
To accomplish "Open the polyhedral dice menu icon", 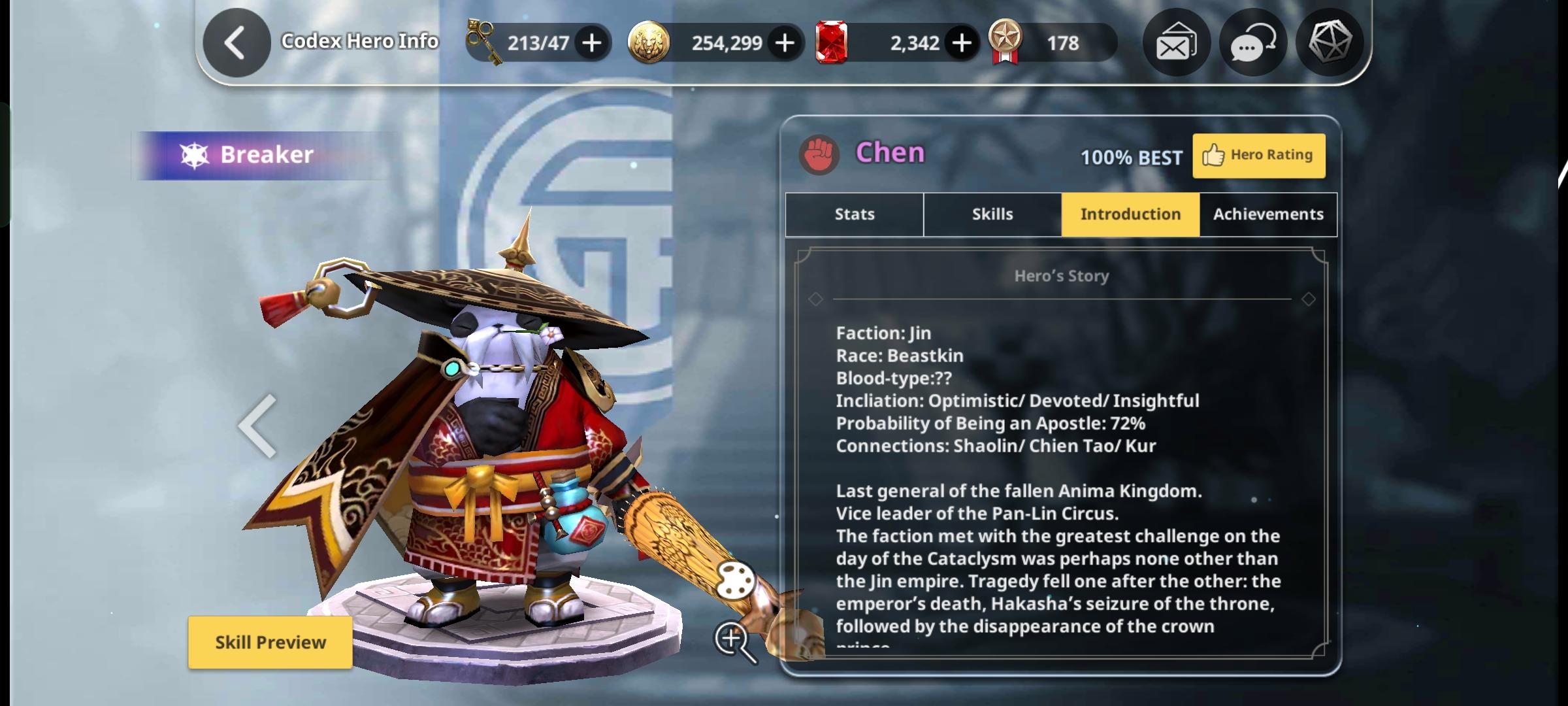I will click(1329, 43).
